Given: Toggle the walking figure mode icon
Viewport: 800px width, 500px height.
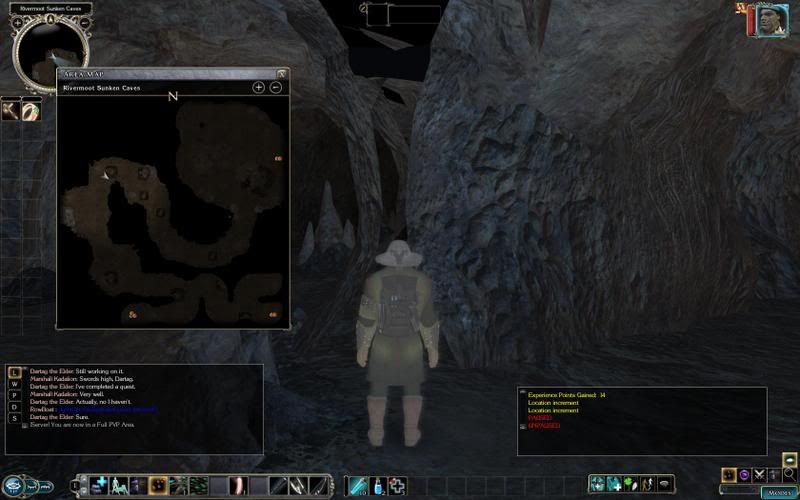Looking at the screenshot, I should [x=646, y=485].
